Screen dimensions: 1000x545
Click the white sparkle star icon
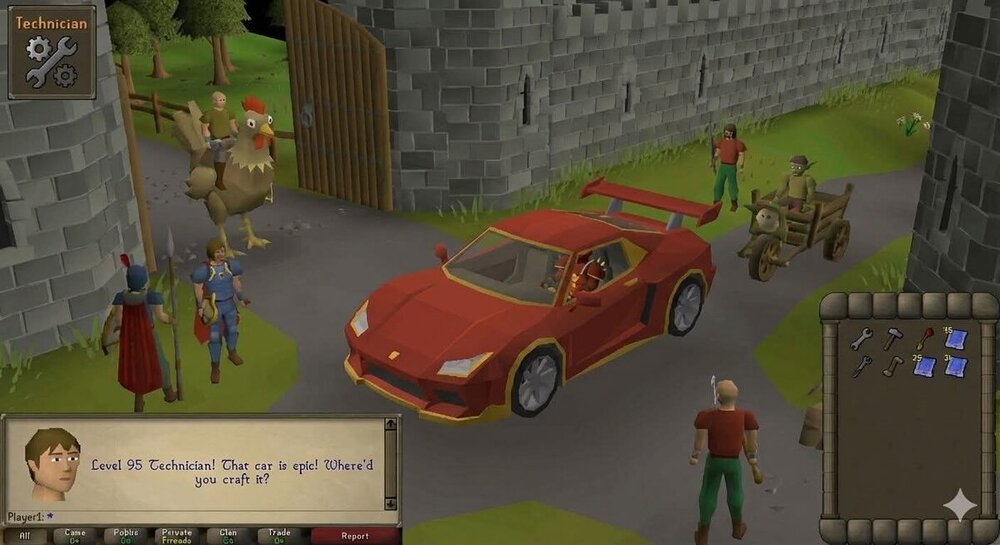pyautogui.click(x=960, y=506)
